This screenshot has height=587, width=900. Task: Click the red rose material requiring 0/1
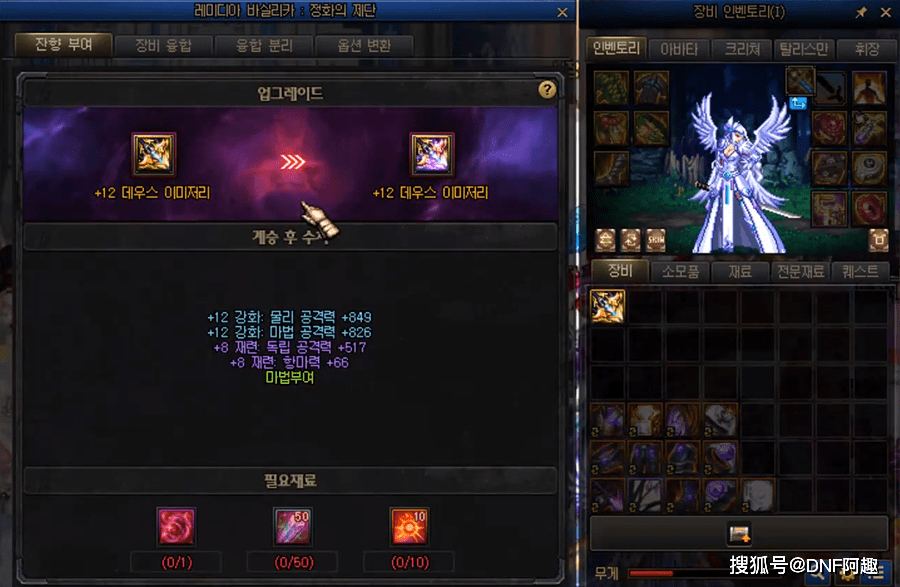click(176, 526)
